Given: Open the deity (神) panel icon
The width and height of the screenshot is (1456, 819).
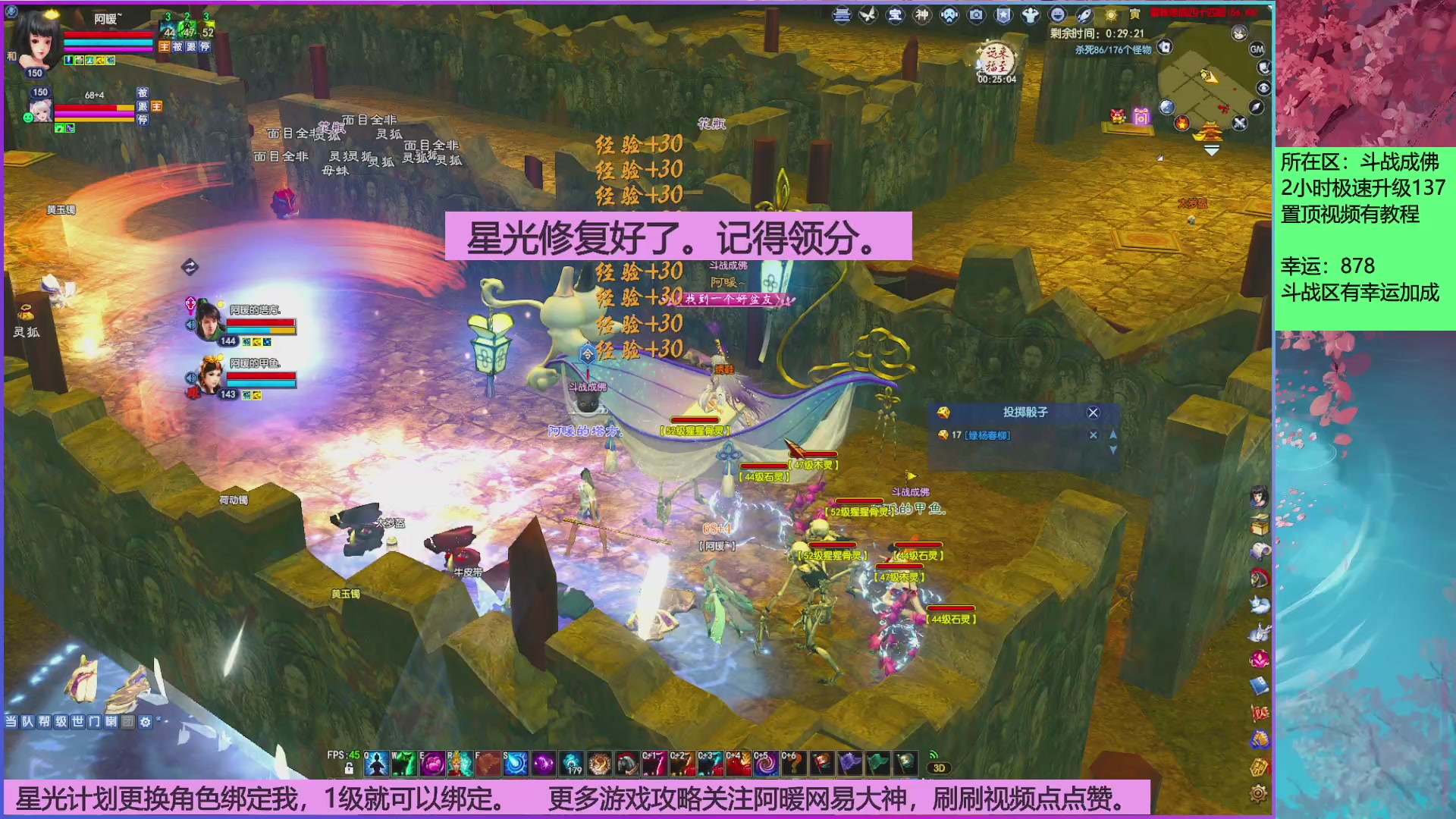Looking at the screenshot, I should 923,14.
